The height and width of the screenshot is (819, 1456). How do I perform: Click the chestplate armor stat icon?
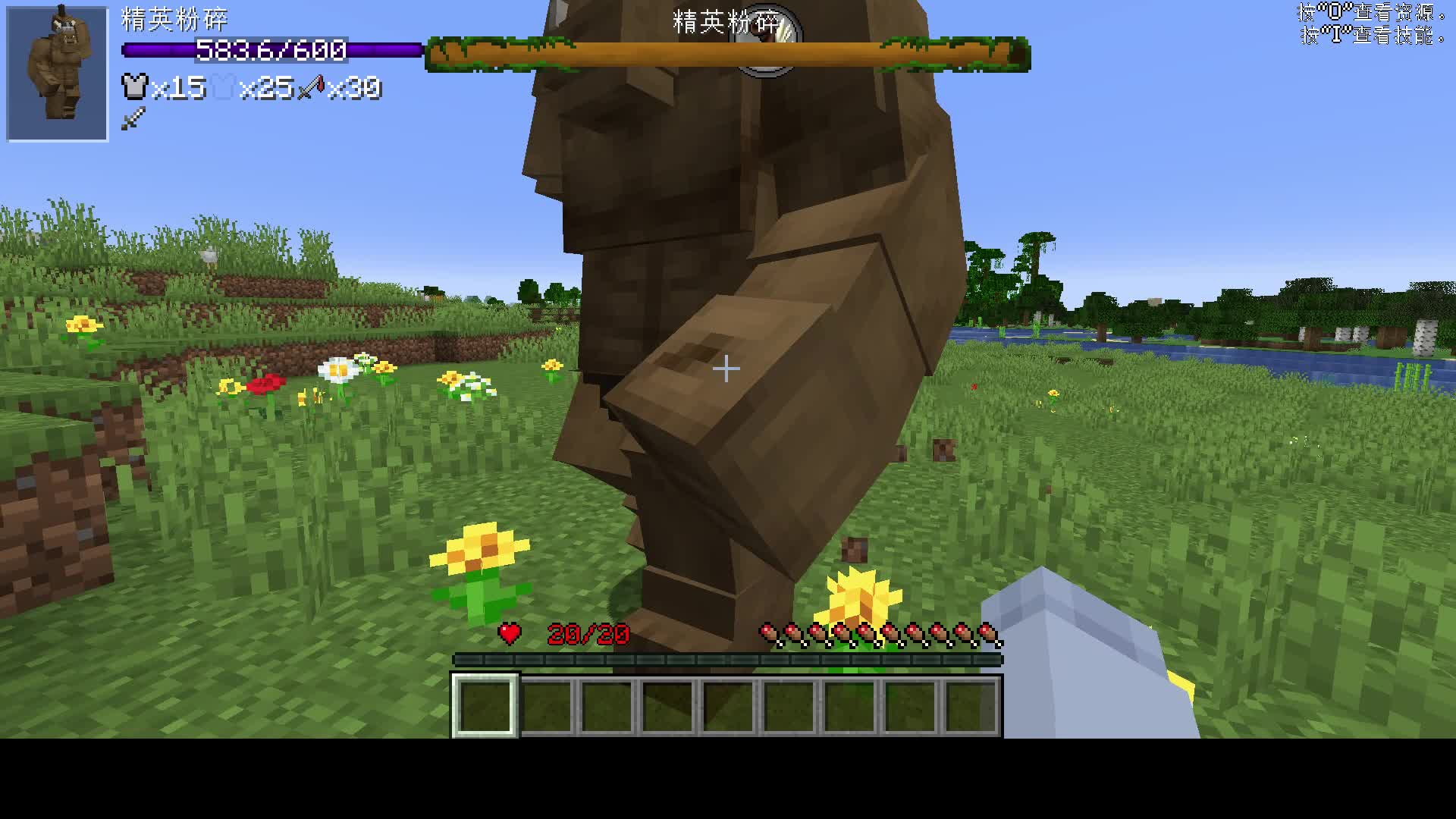pyautogui.click(x=134, y=87)
